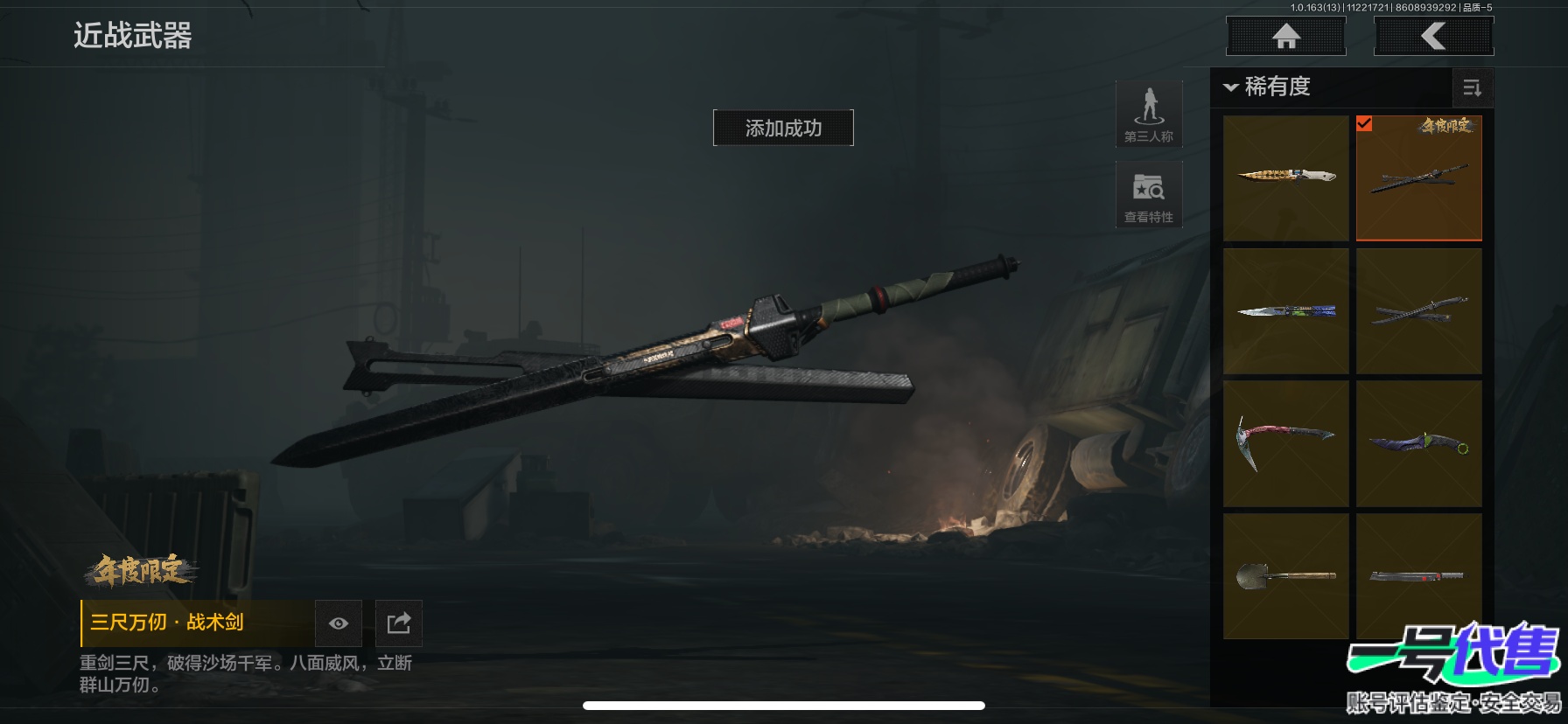Select the 年度限定 tactical sword thumbnail

tap(1418, 178)
